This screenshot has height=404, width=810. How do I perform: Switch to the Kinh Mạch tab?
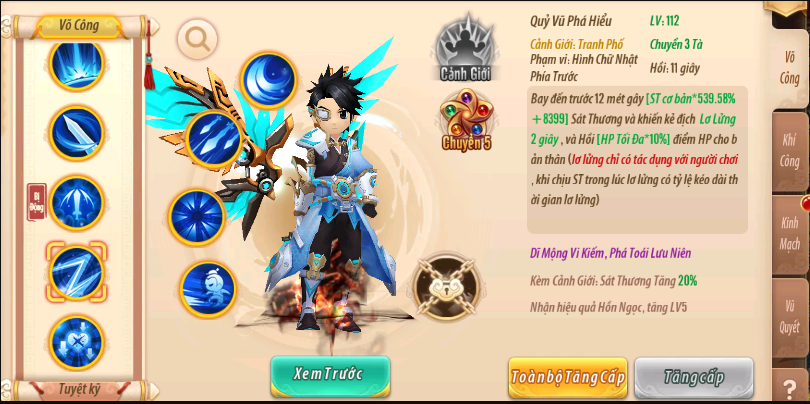(x=789, y=234)
